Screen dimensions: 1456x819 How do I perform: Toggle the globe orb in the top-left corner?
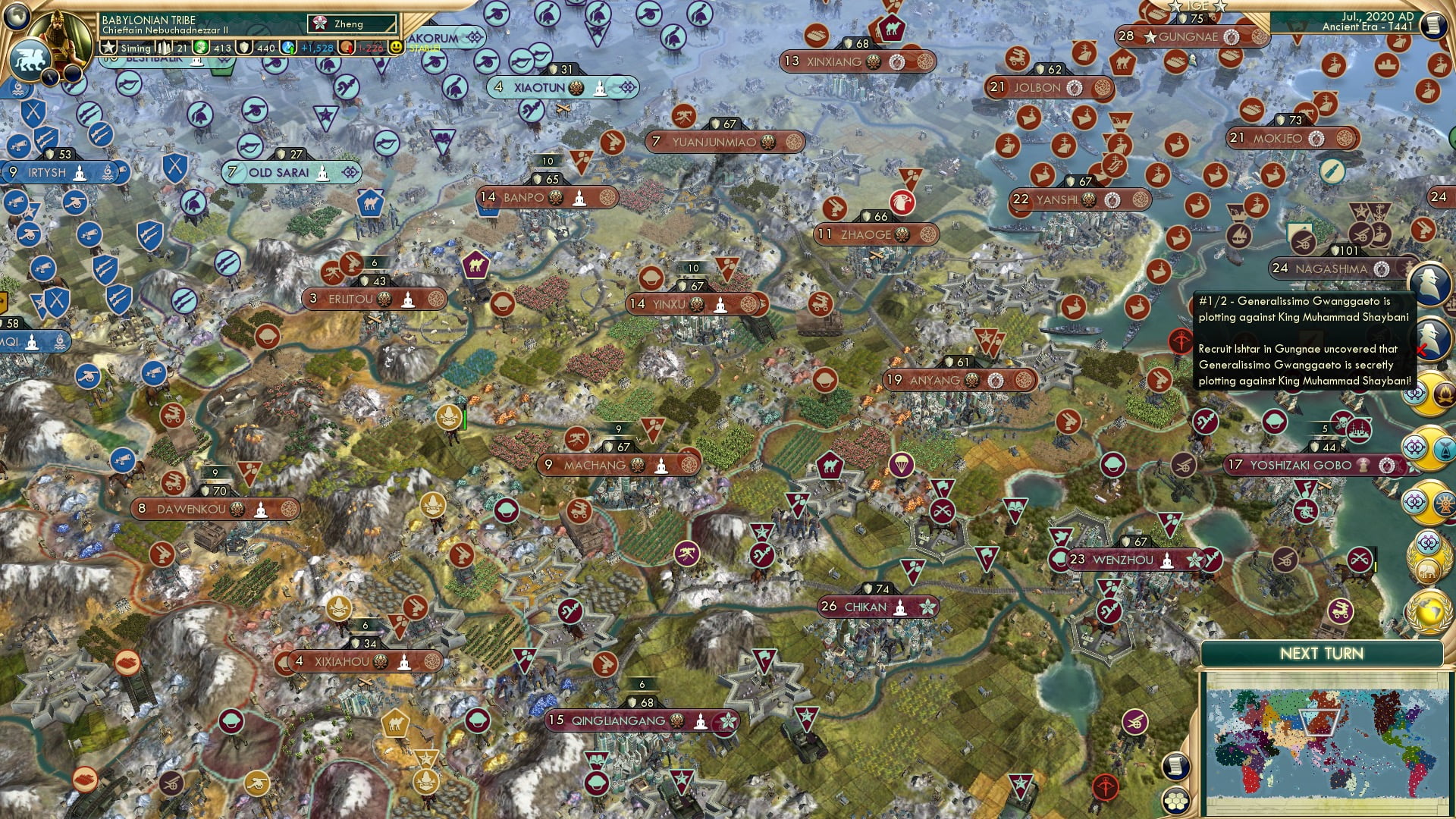16,18
